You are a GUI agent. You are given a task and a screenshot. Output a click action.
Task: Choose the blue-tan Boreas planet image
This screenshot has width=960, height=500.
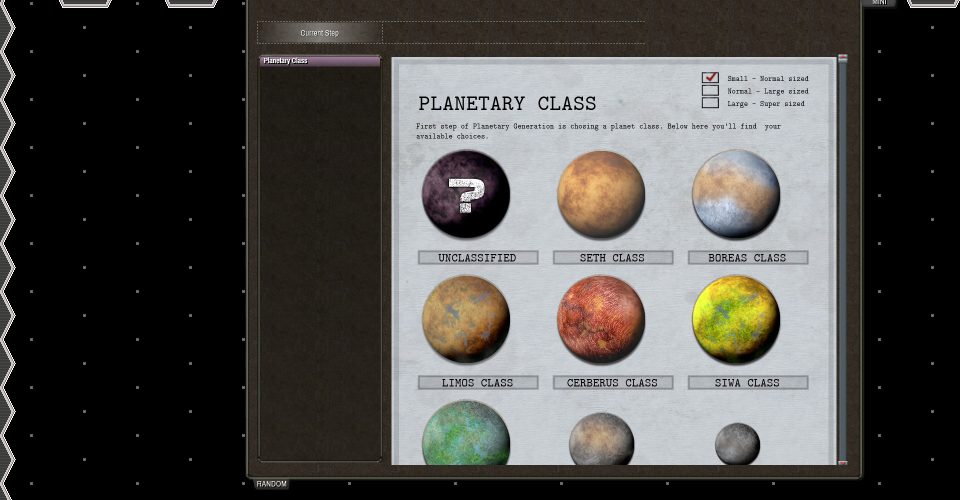[x=736, y=194]
